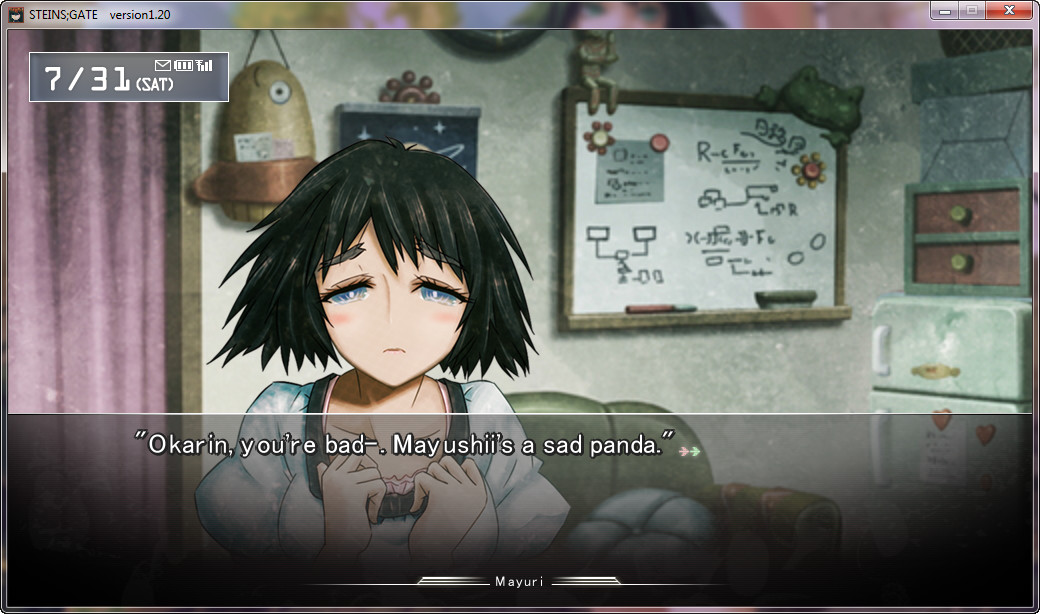
Task: Advance dialogue with the green arrow indicator
Action: click(689, 451)
